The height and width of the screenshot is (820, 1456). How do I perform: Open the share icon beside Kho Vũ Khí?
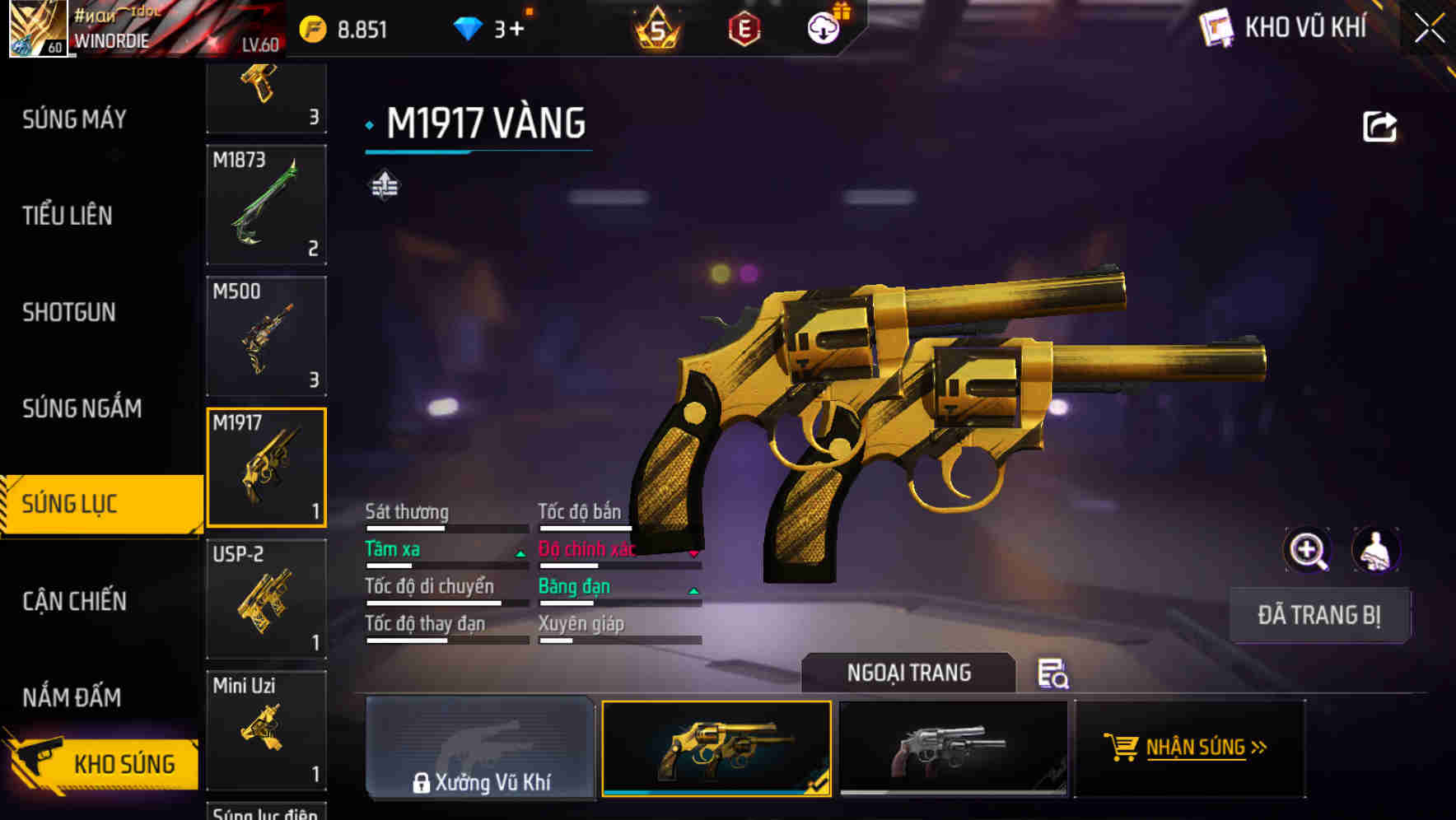(x=1379, y=125)
